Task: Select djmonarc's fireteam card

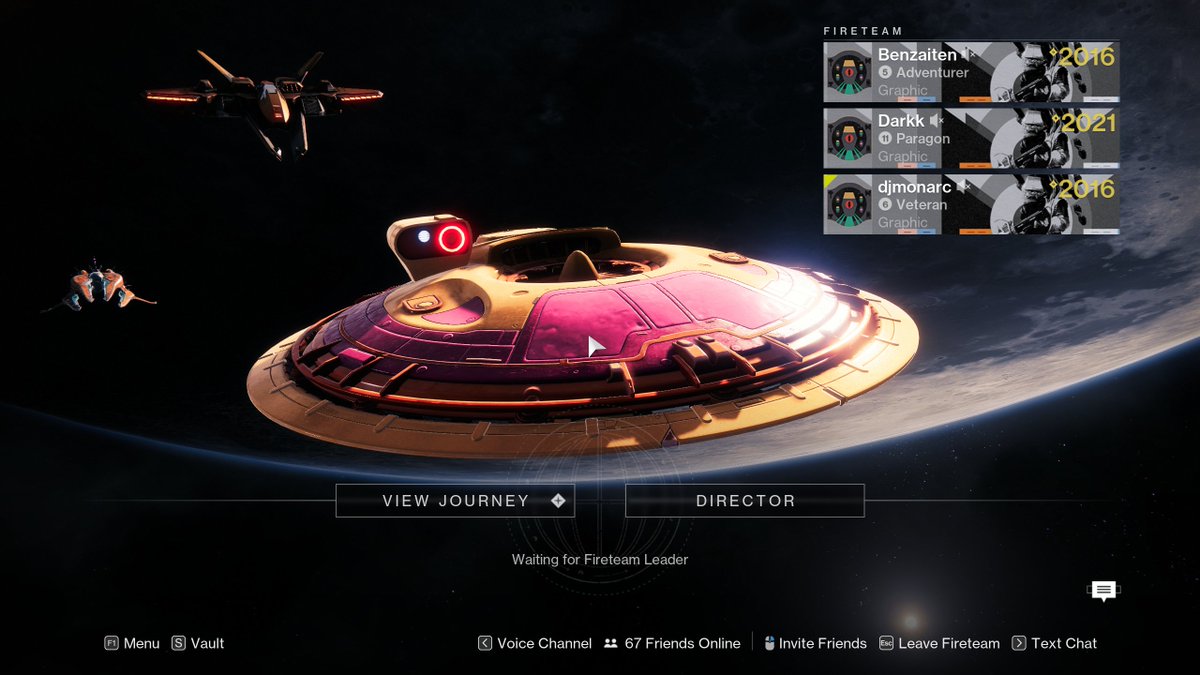Action: (970, 204)
